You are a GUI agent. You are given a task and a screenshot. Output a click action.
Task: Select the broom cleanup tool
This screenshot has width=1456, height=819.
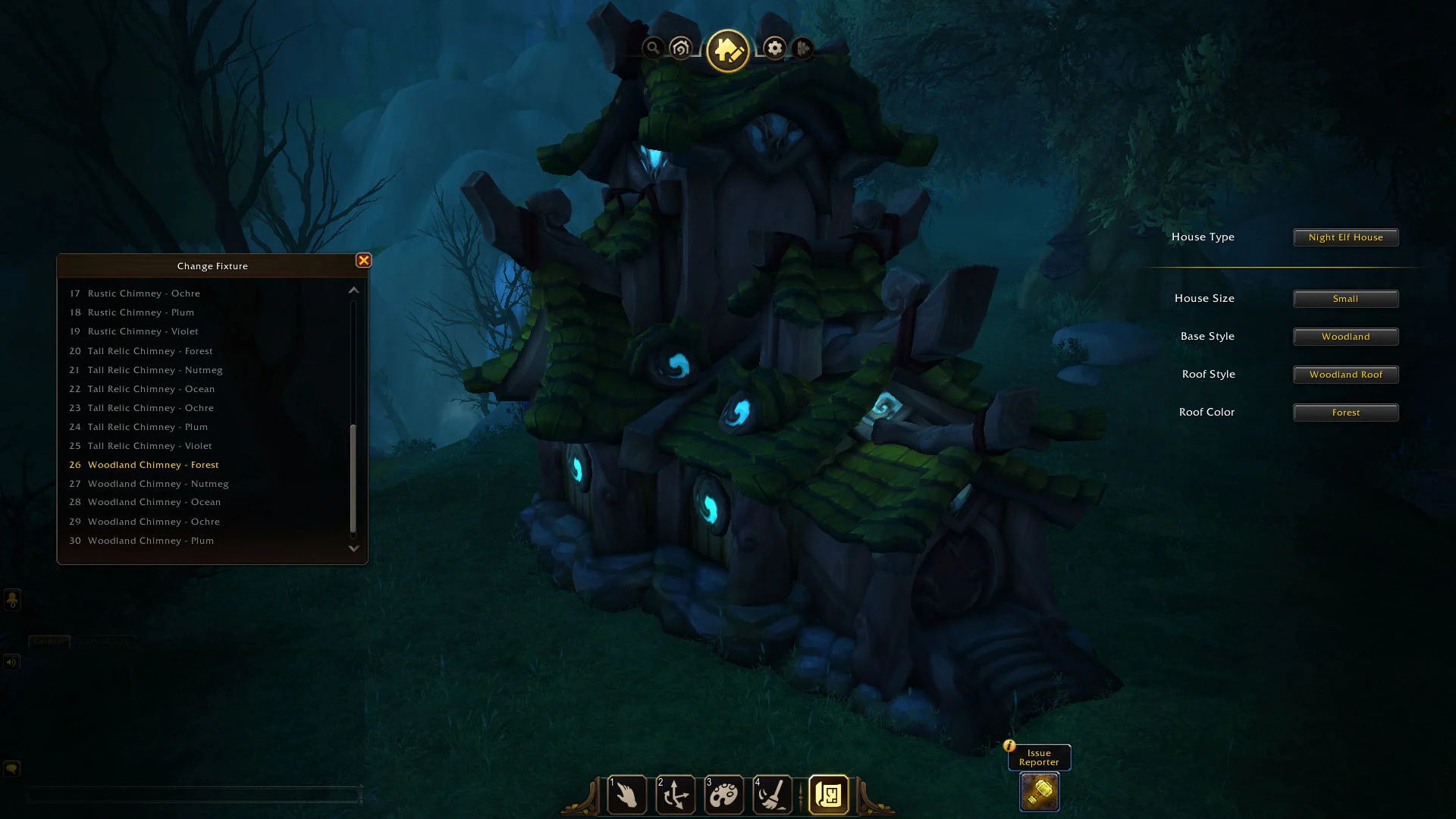(773, 795)
